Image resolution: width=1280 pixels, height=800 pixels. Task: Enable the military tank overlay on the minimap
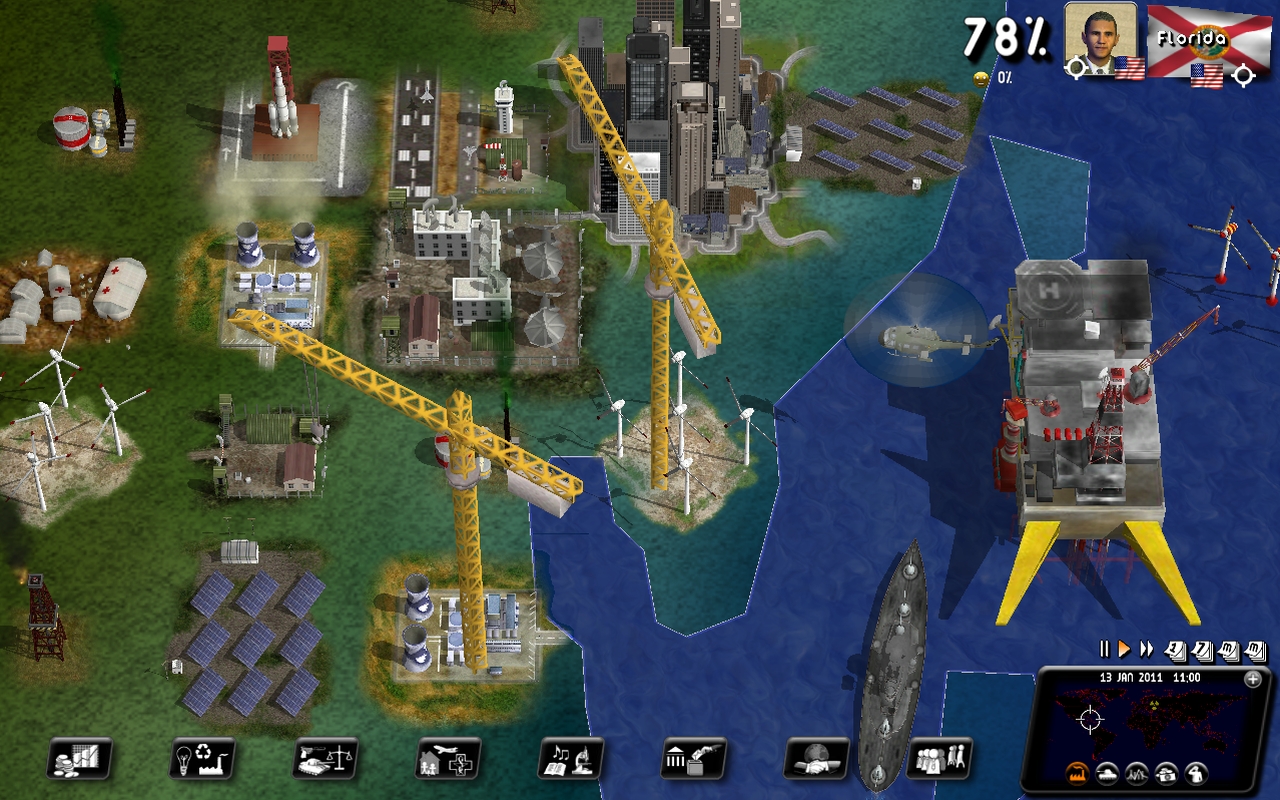(1106, 775)
